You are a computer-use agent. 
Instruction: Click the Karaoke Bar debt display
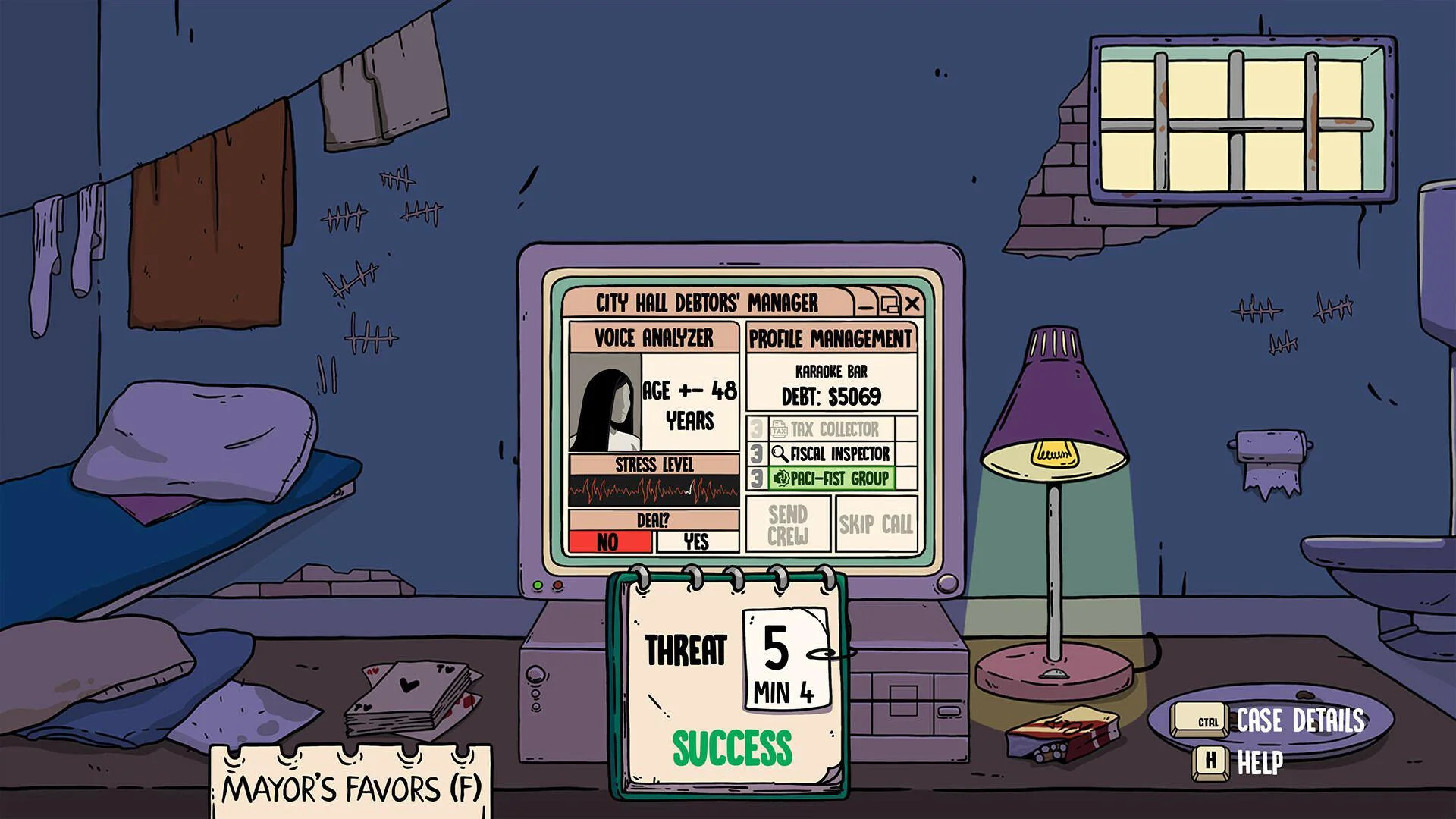pyautogui.click(x=829, y=383)
